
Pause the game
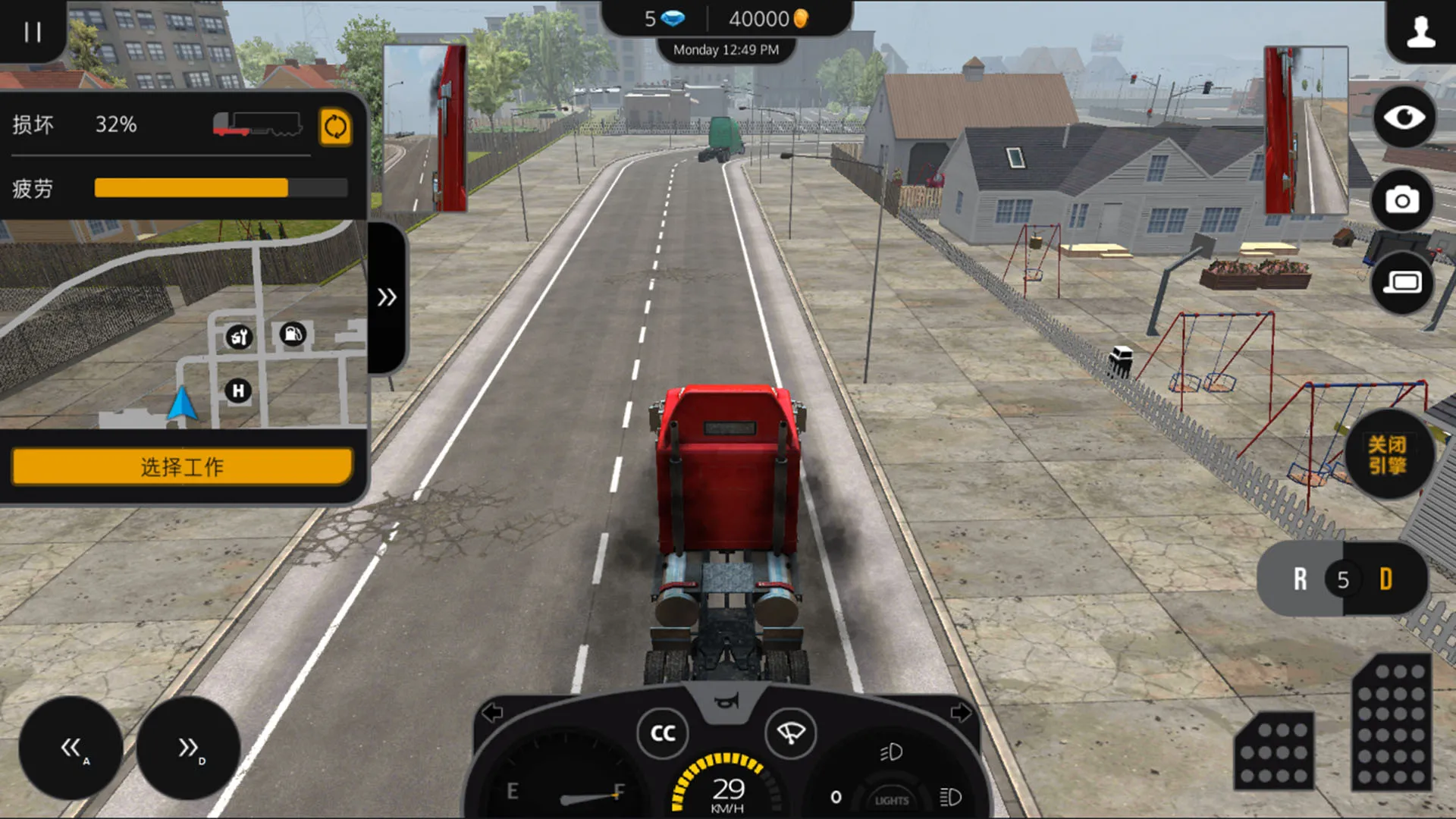(x=32, y=32)
